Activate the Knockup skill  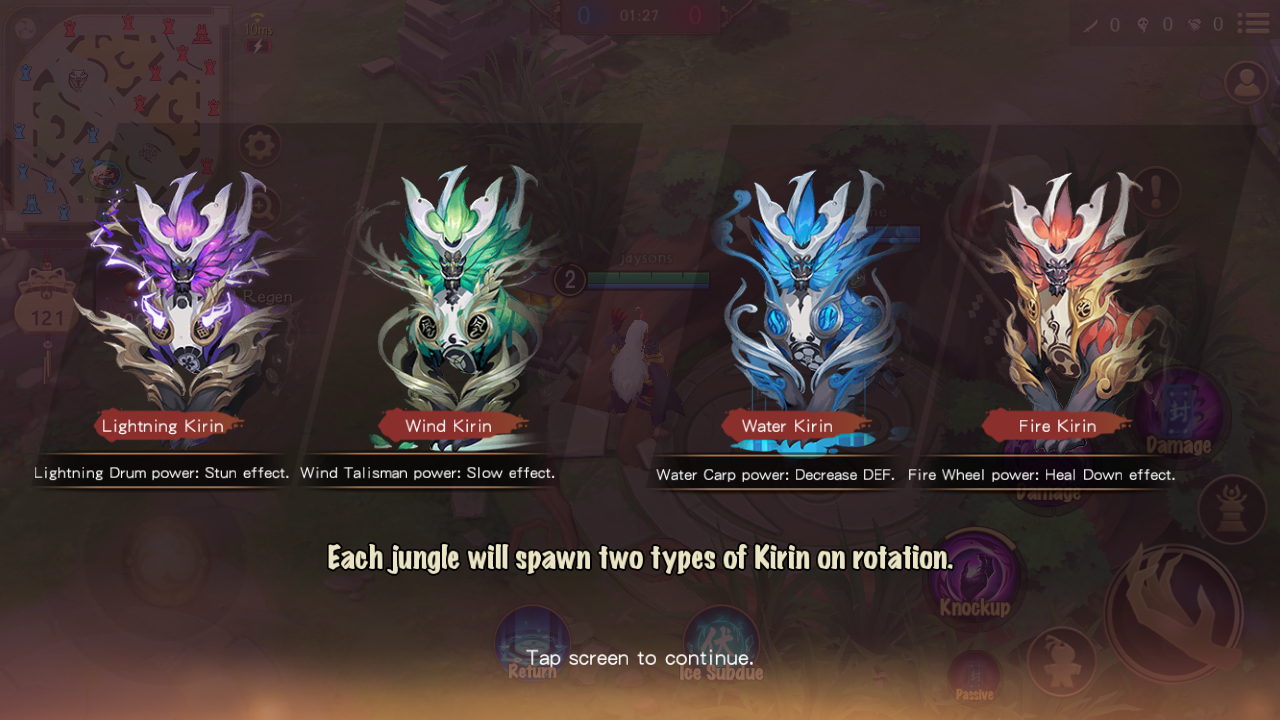point(974,578)
